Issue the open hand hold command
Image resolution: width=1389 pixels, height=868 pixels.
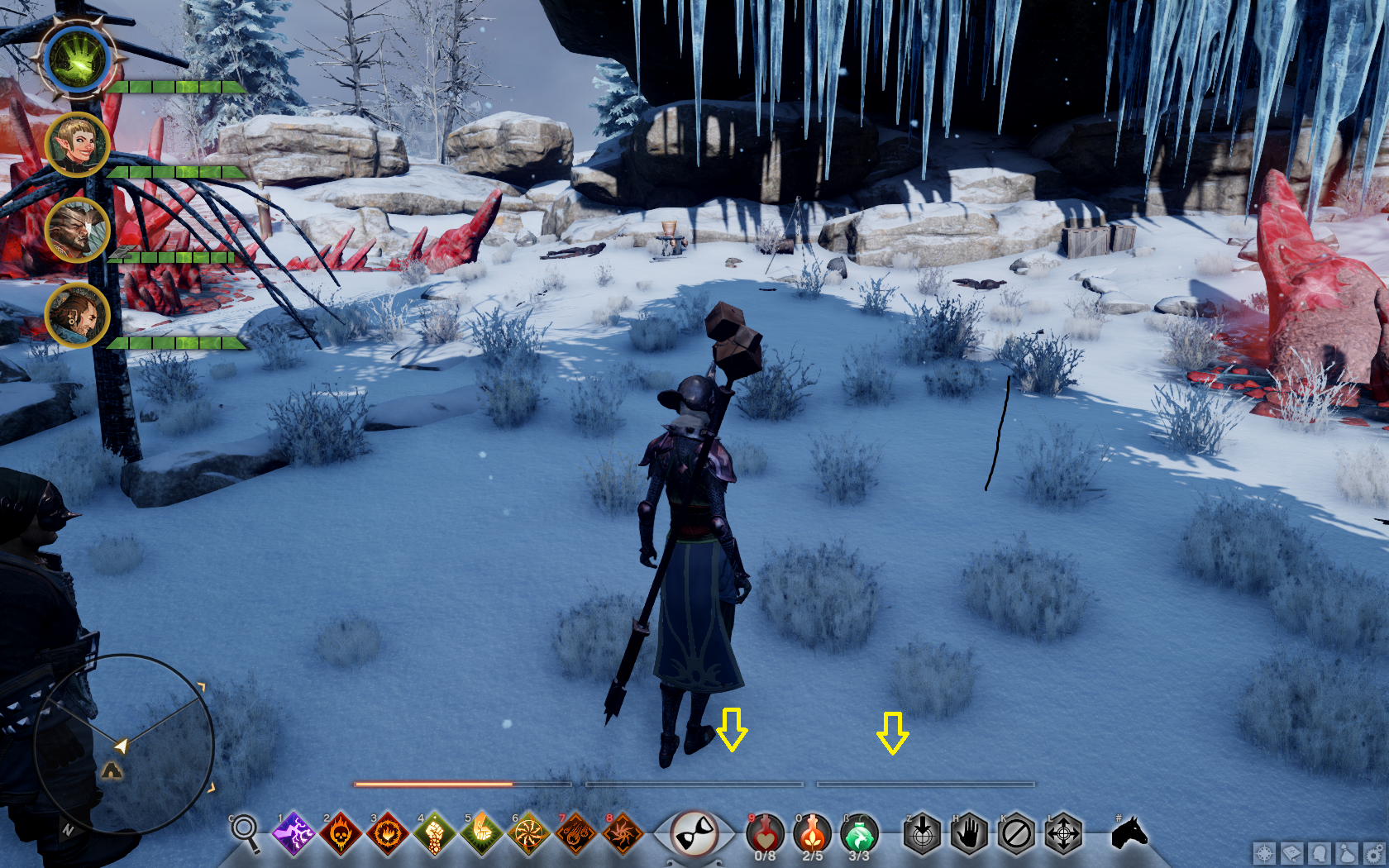[969, 834]
